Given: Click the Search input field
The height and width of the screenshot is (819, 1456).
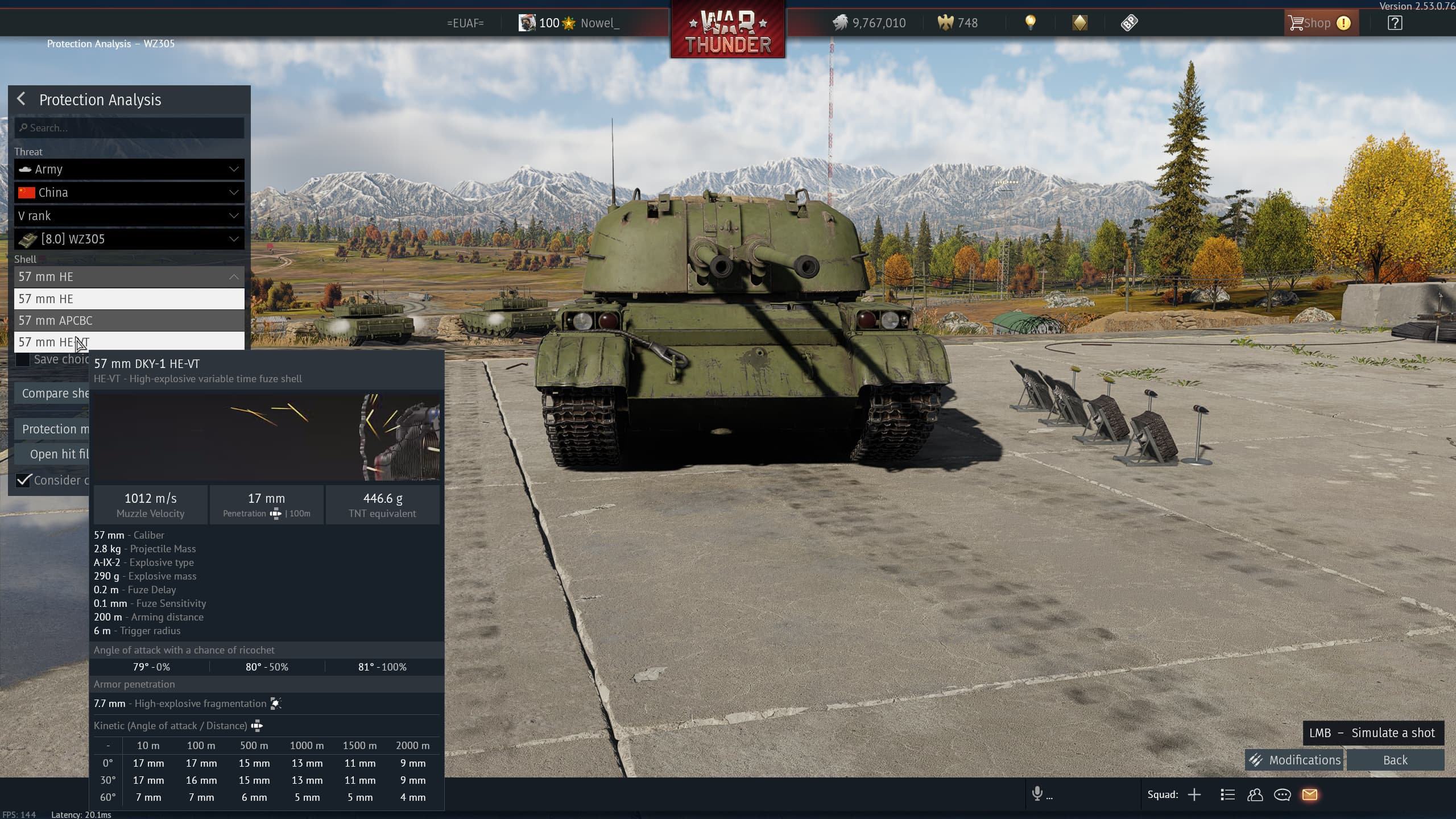Looking at the screenshot, I should point(129,128).
